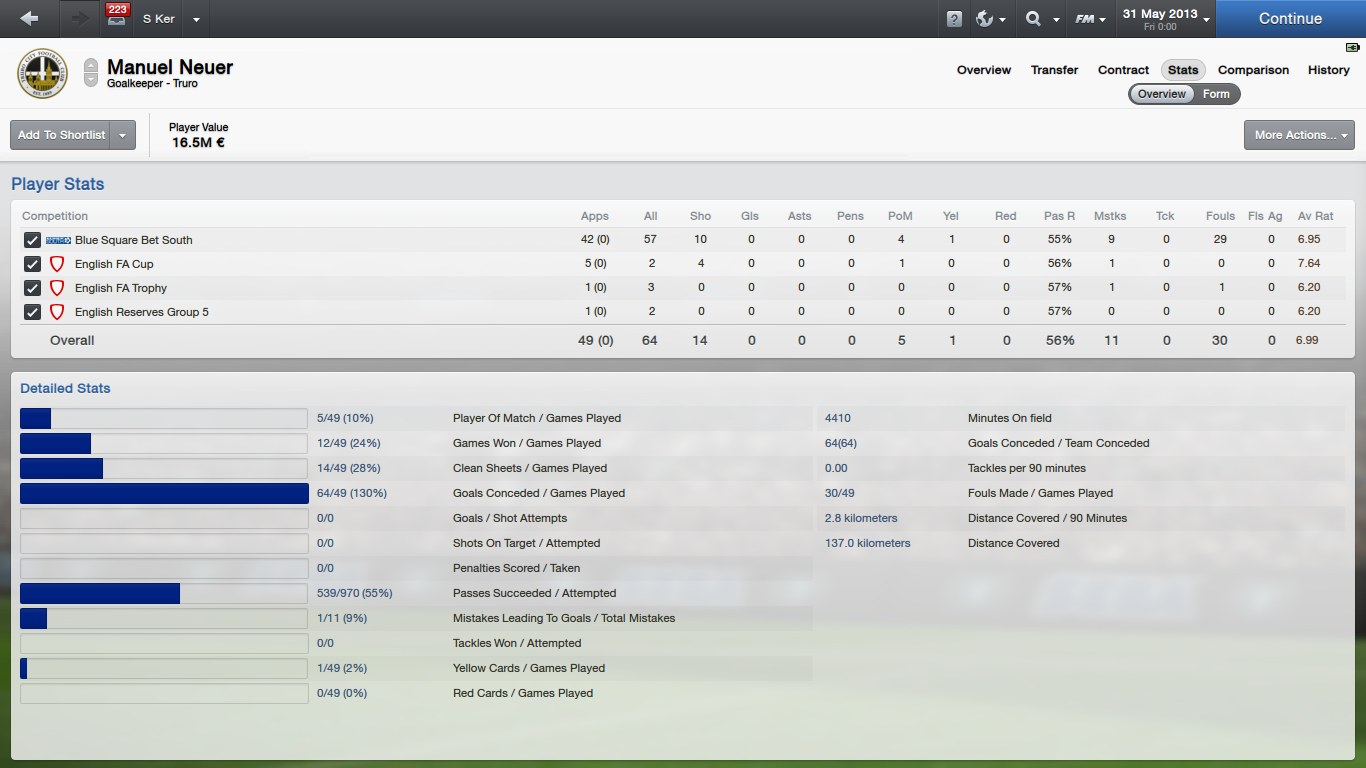The width and height of the screenshot is (1366, 768).
Task: Open the help question mark icon
Action: click(954, 19)
